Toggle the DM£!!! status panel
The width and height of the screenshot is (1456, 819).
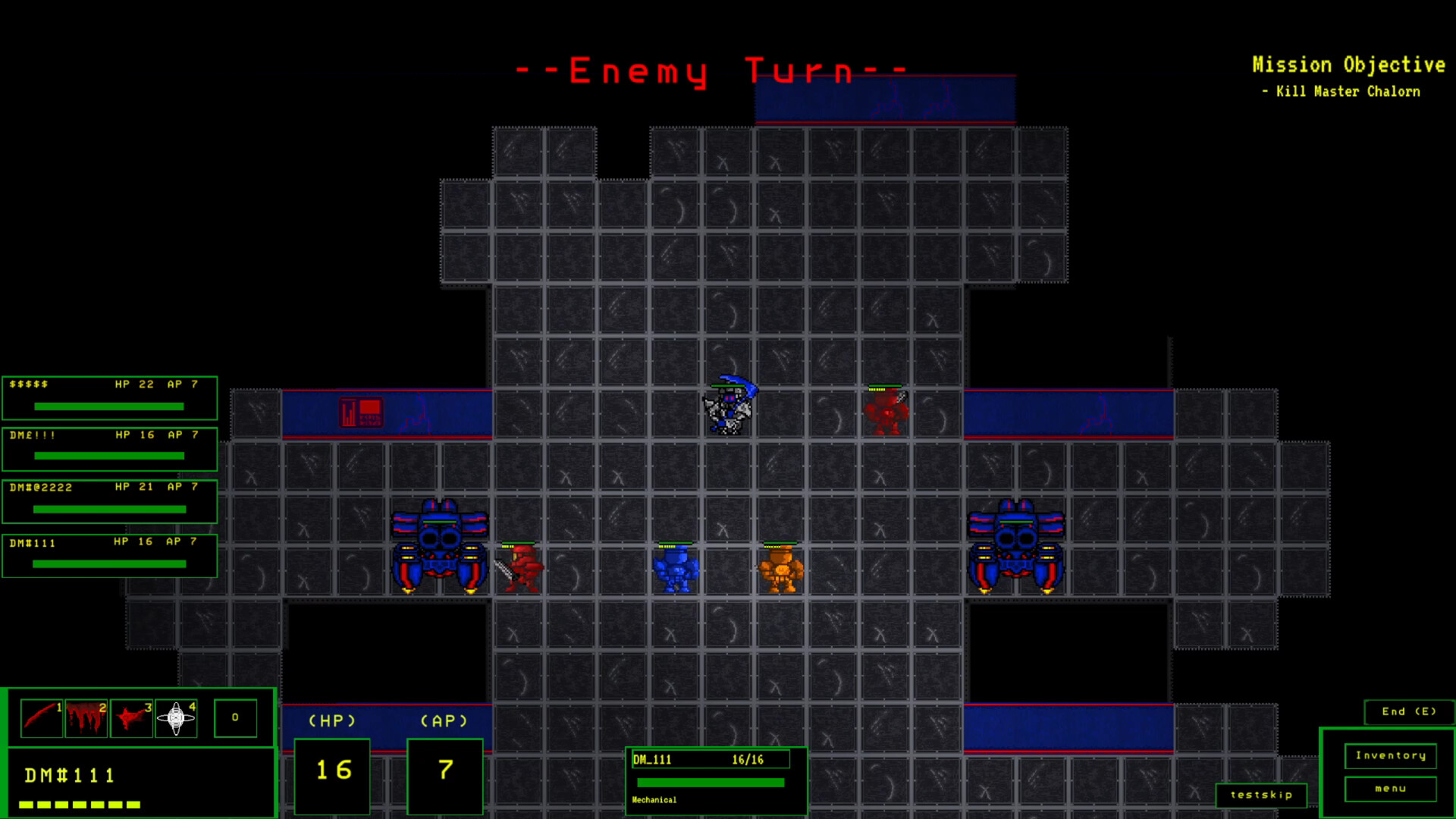coord(109,449)
